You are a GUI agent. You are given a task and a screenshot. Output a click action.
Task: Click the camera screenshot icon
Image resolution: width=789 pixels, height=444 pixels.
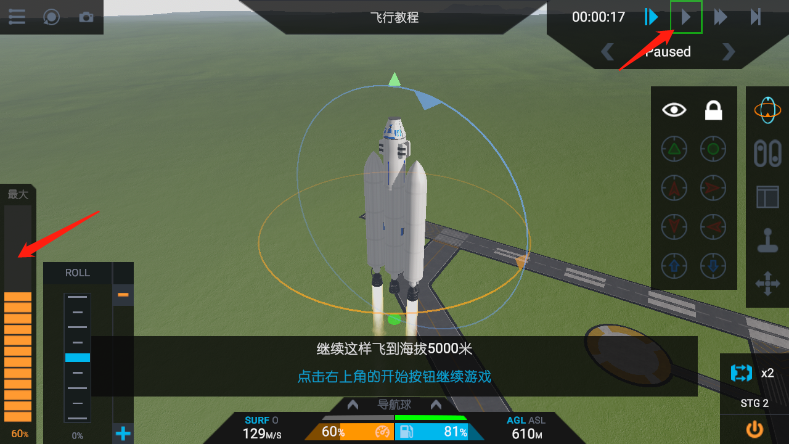(86, 17)
